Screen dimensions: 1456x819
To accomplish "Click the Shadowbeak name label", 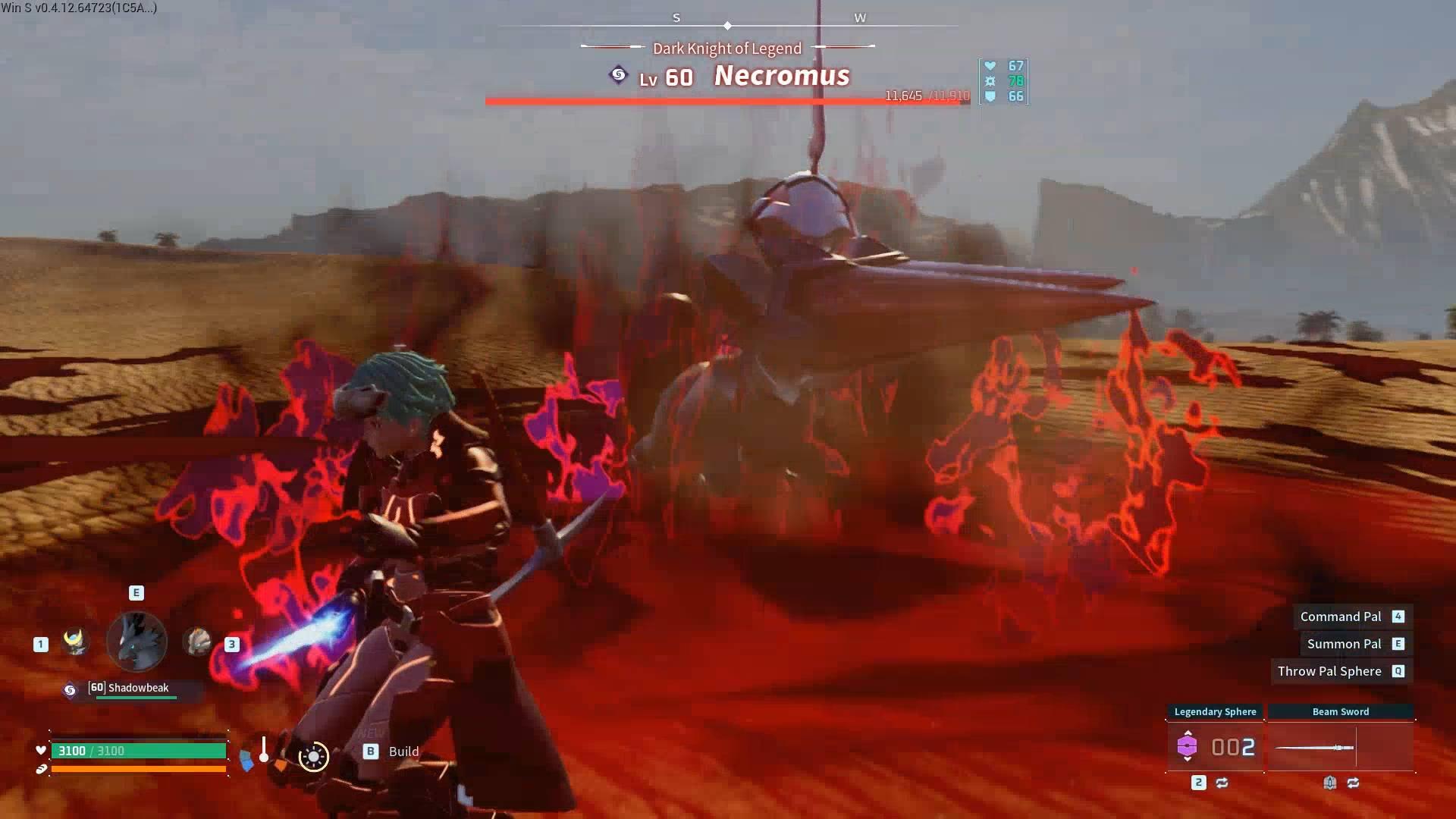I will coord(138,688).
